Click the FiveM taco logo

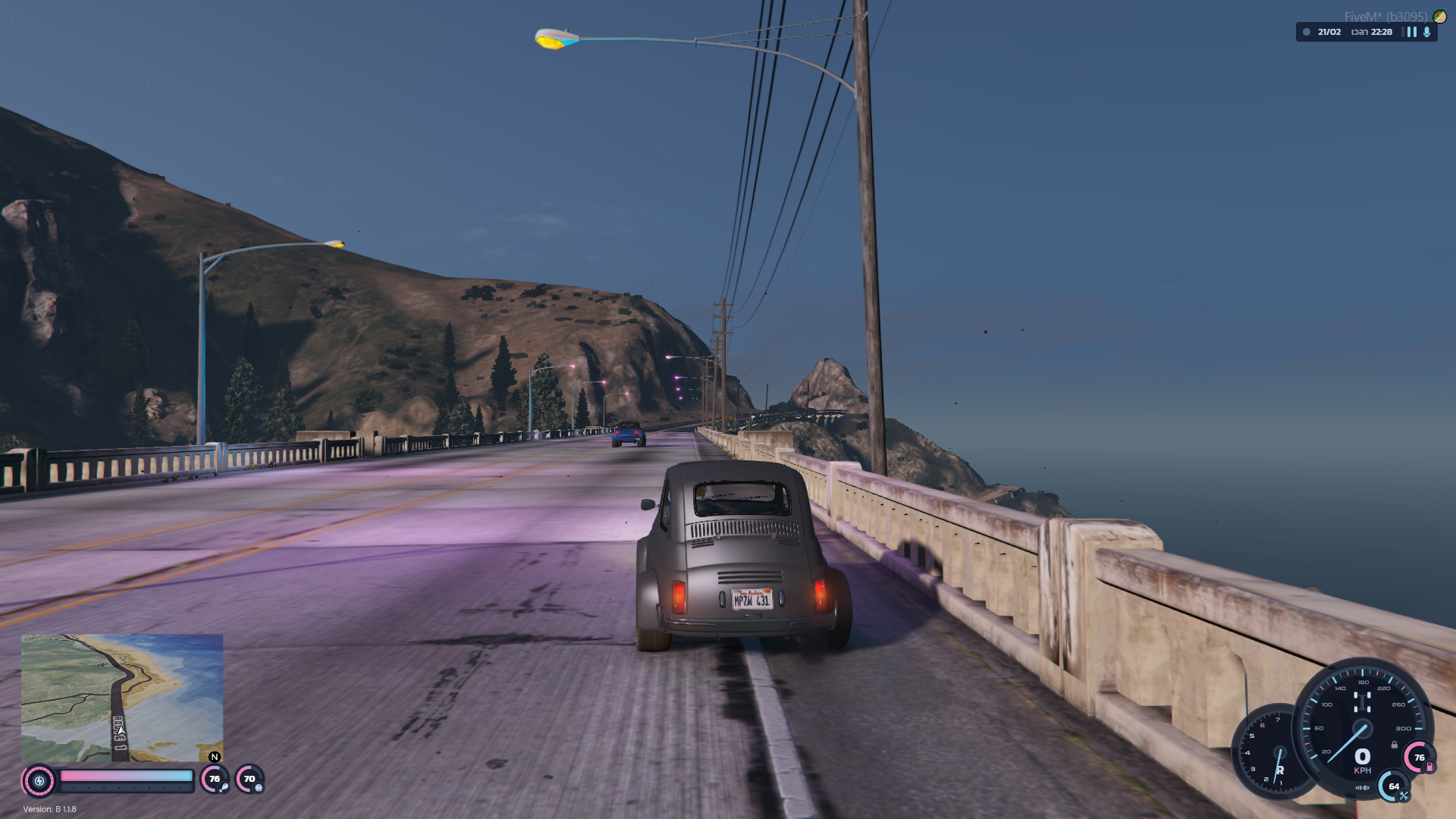pos(1439,17)
